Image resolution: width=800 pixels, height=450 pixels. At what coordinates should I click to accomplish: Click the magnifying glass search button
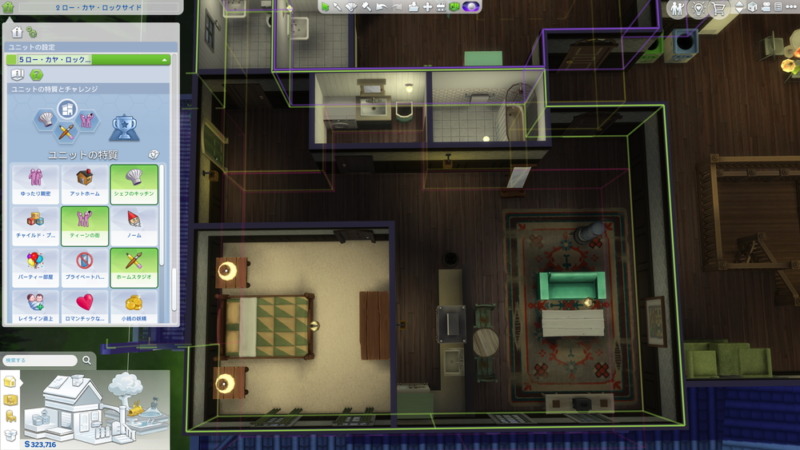(x=87, y=360)
